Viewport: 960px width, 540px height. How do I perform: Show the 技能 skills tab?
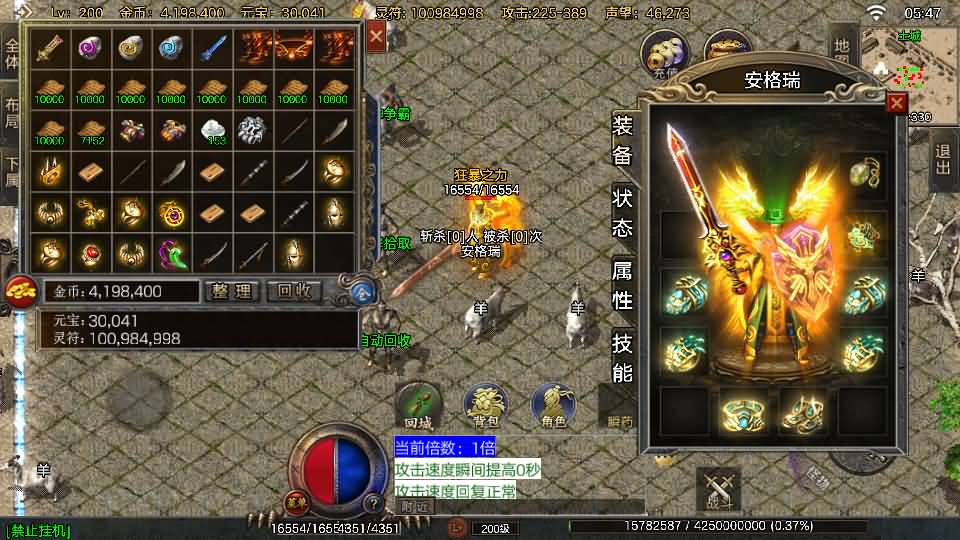click(622, 358)
